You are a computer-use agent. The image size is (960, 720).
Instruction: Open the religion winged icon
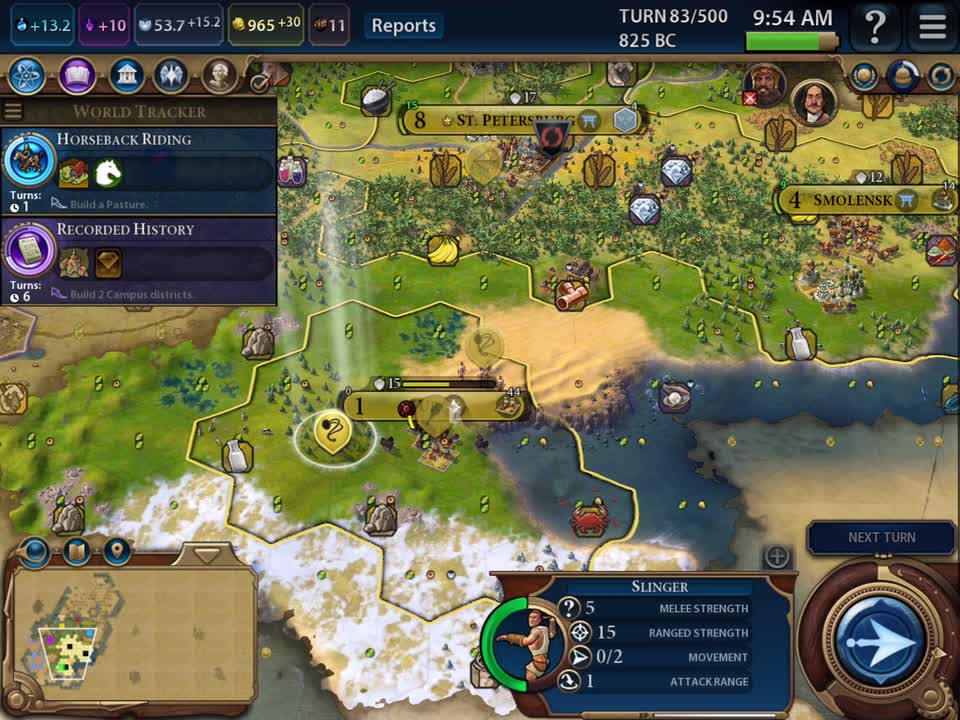coord(173,75)
